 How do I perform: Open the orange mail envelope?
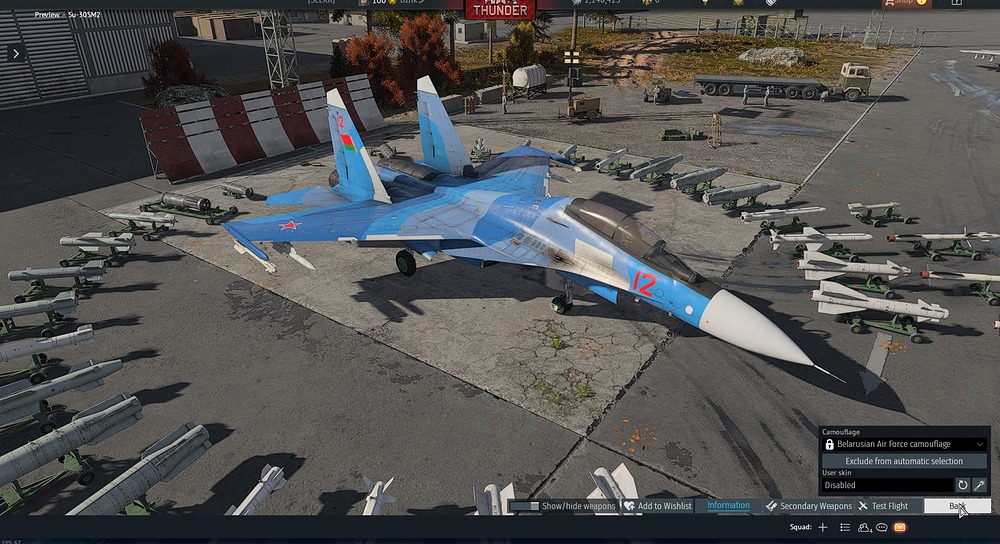[x=900, y=527]
